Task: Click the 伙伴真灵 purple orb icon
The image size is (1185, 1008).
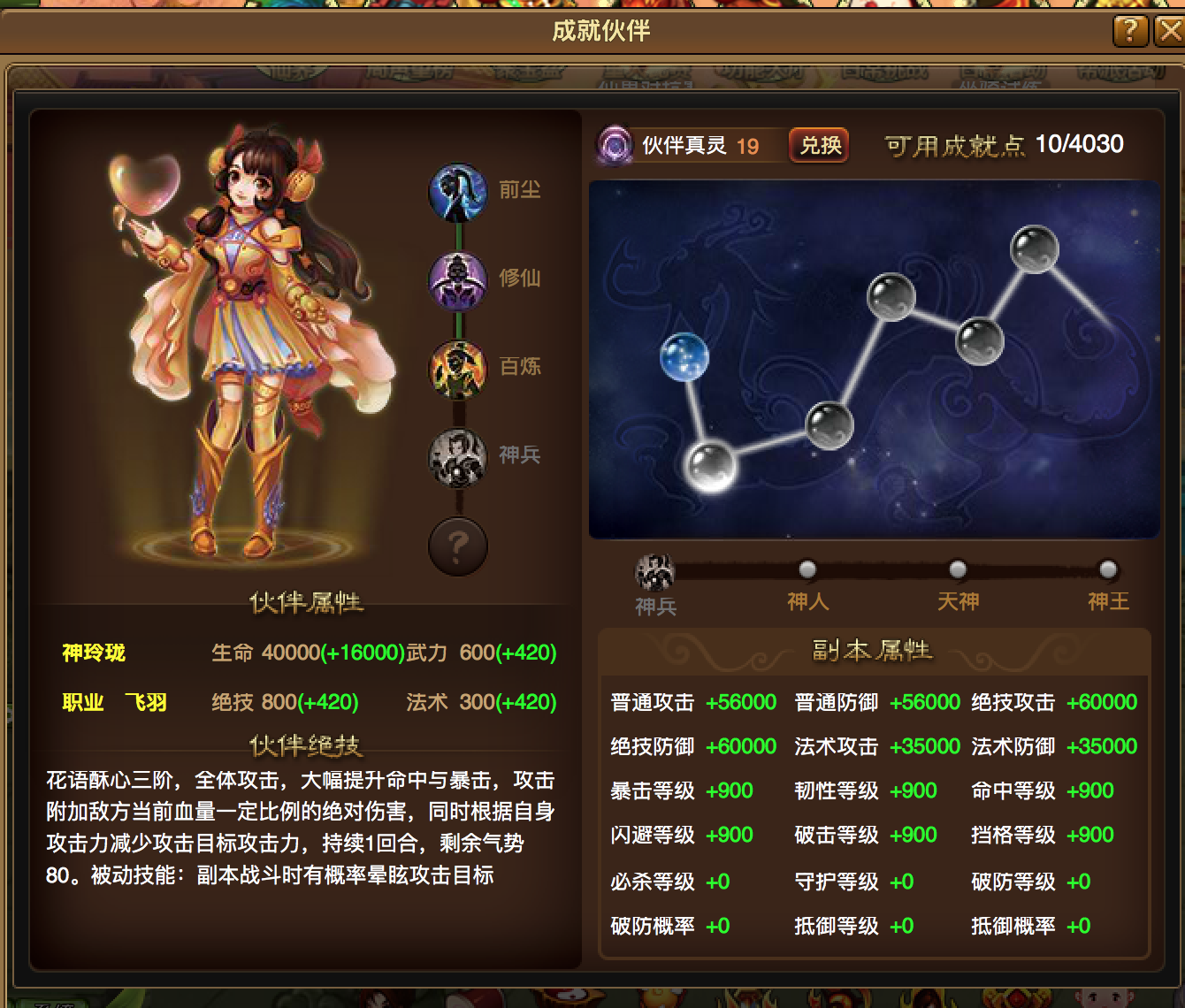Action: coord(614,144)
